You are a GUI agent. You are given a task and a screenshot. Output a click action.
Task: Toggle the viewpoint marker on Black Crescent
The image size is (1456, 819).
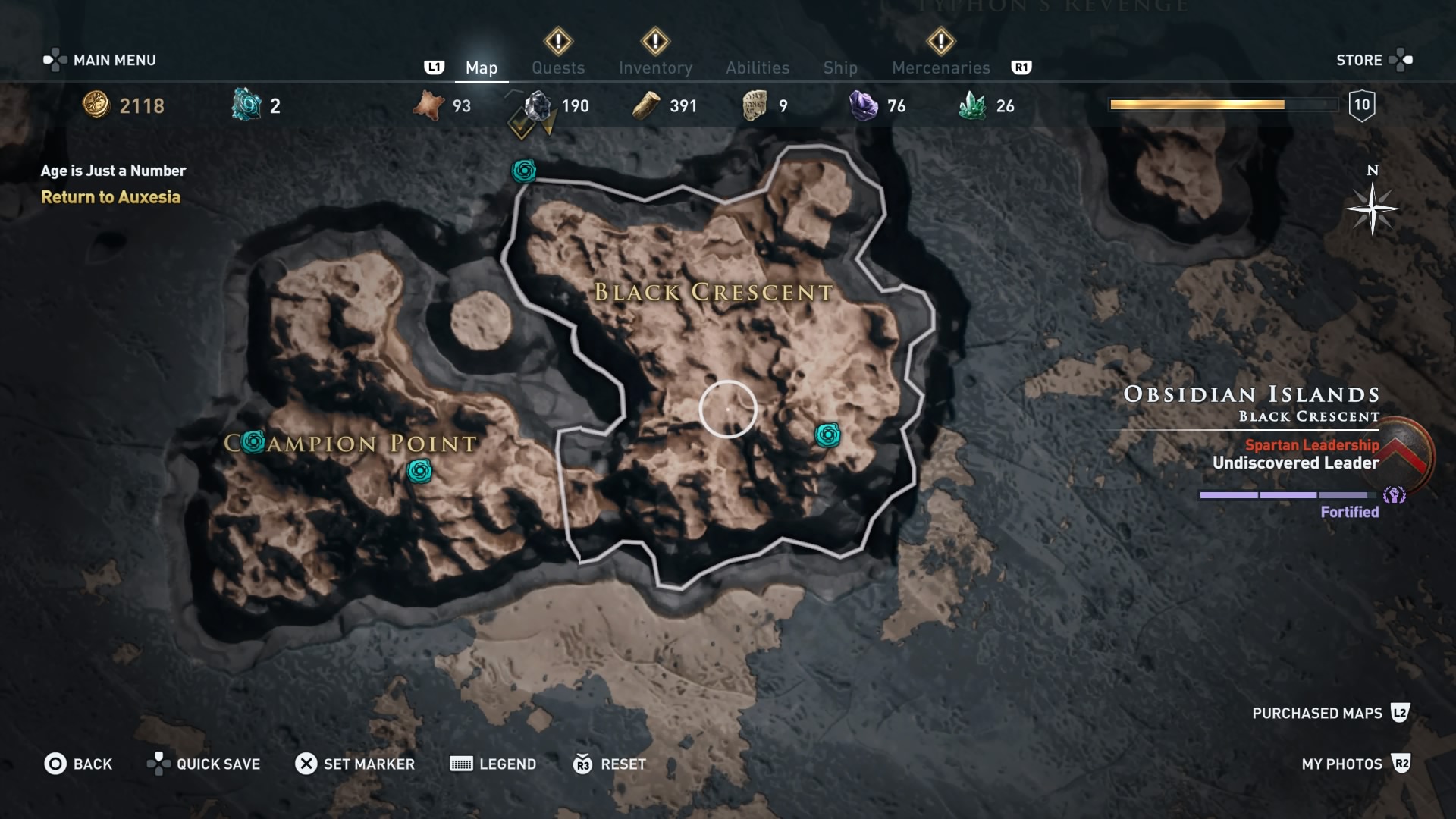coord(828,436)
